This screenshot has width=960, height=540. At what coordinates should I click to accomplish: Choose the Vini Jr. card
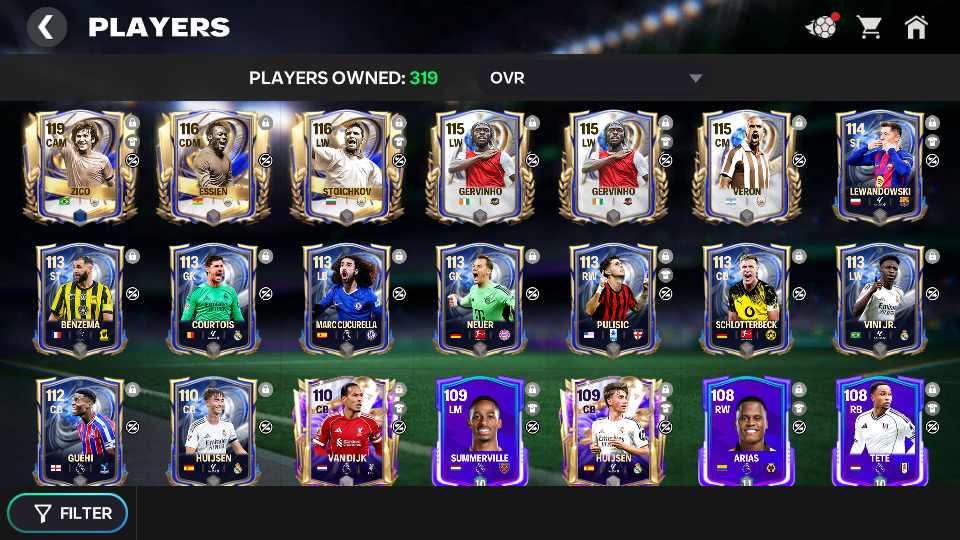pyautogui.click(x=879, y=298)
